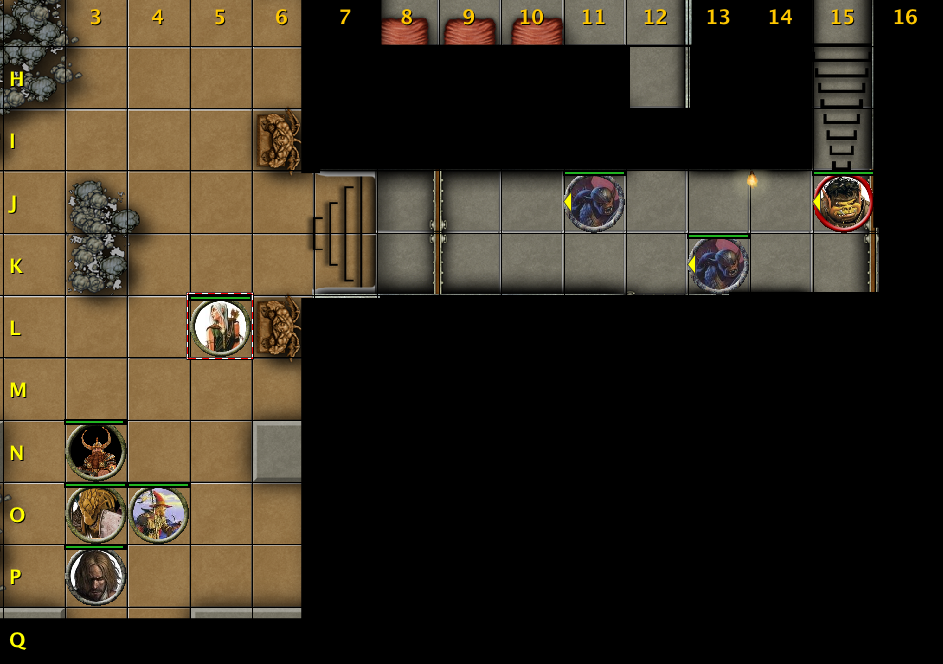The width and height of the screenshot is (943, 664).
Task: Target the red-ringed orc token
Action: pyautogui.click(x=843, y=203)
